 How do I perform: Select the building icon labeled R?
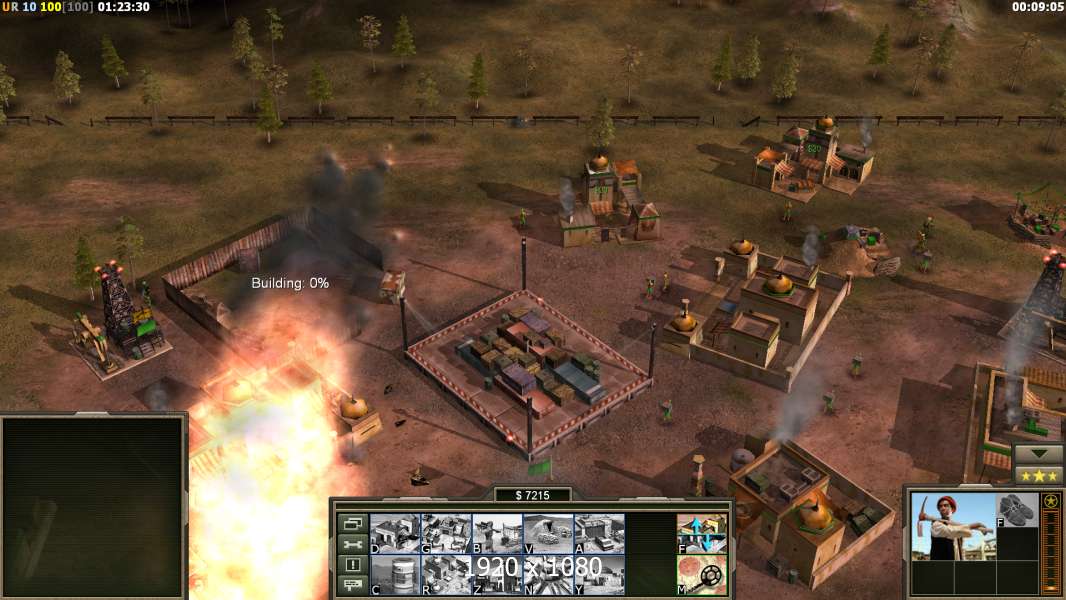pos(446,575)
